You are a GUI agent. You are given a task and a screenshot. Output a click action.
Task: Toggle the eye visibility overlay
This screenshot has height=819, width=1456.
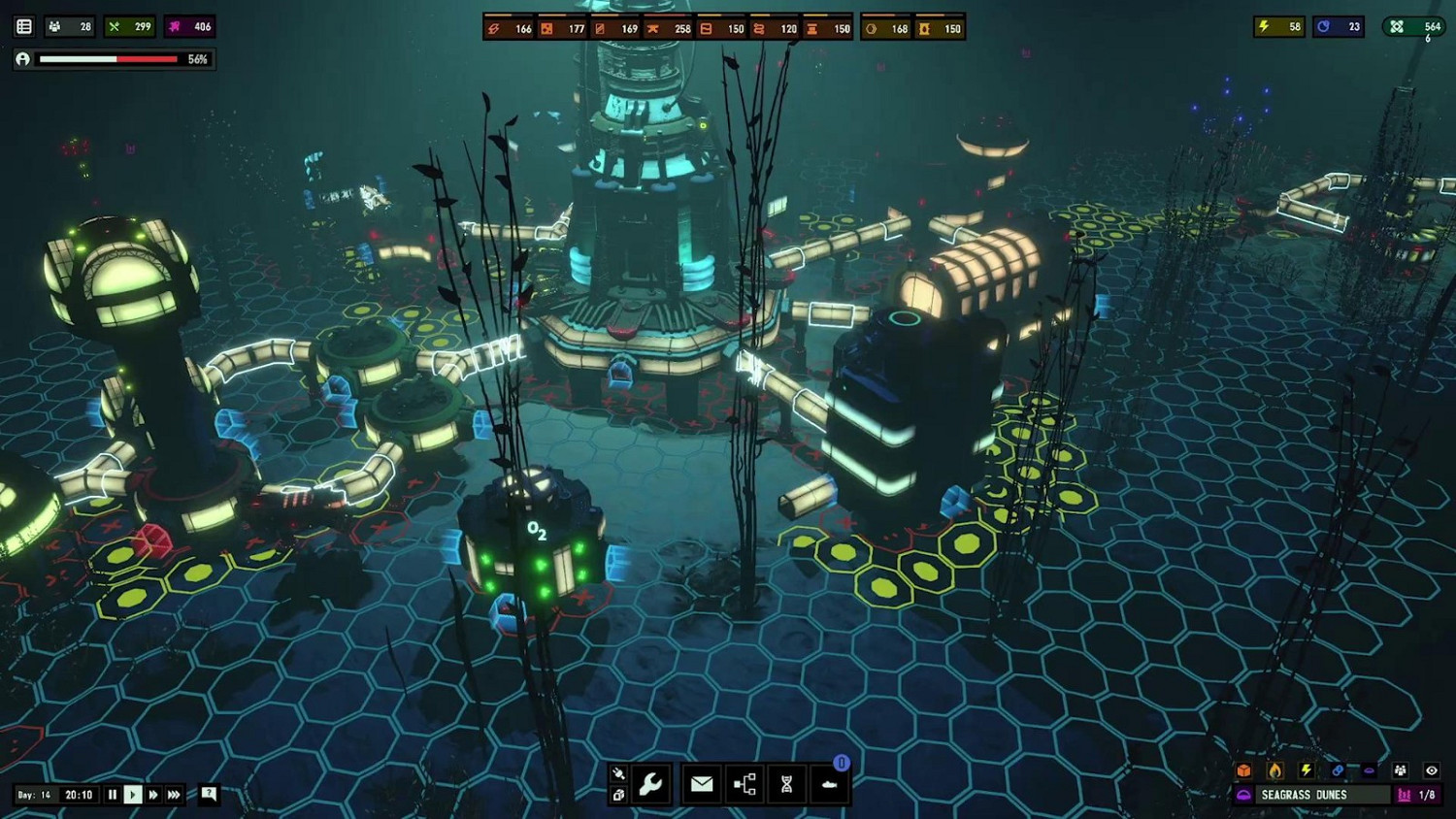[1431, 770]
